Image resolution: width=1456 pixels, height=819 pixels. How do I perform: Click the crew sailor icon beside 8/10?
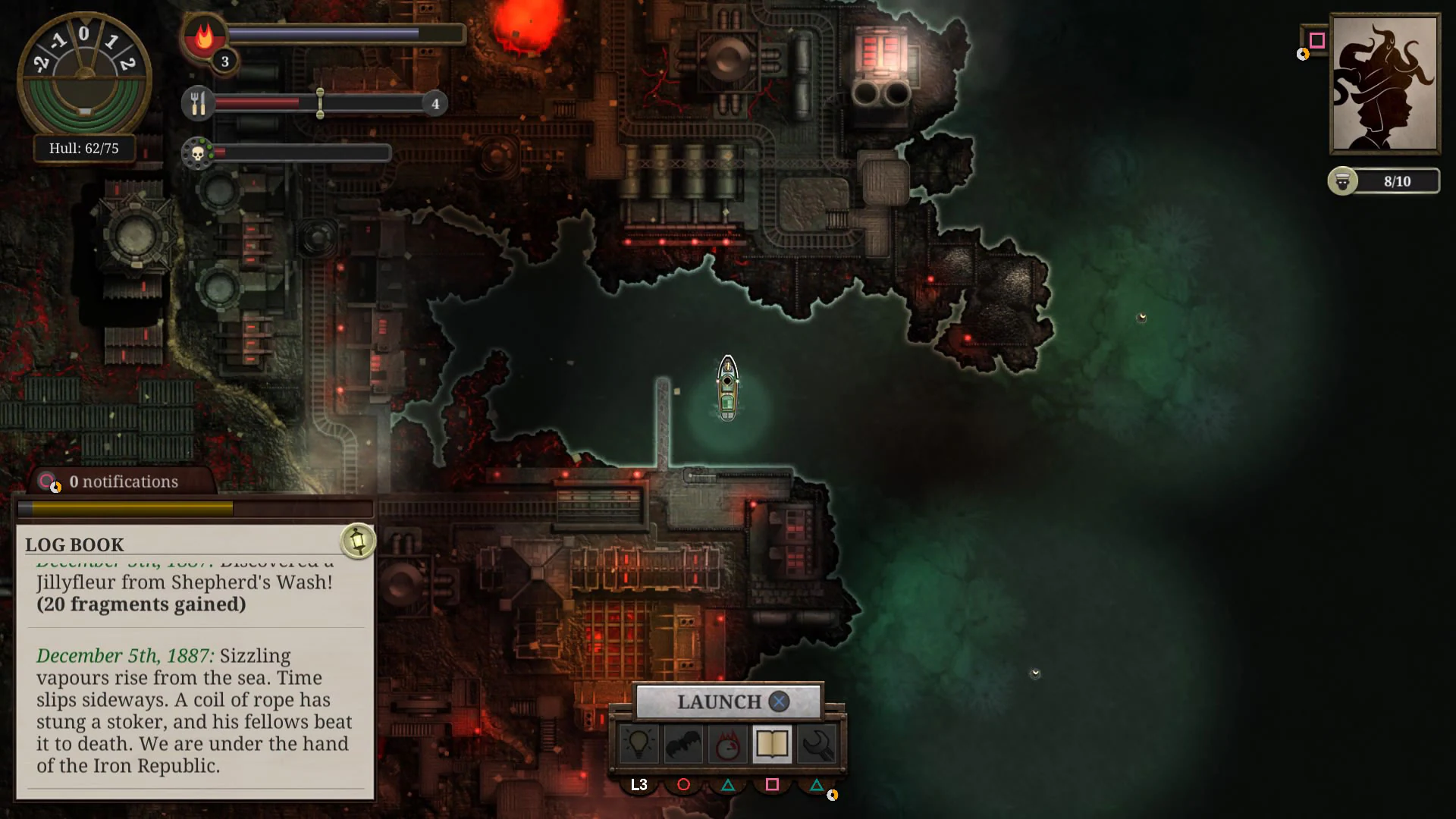click(x=1342, y=181)
